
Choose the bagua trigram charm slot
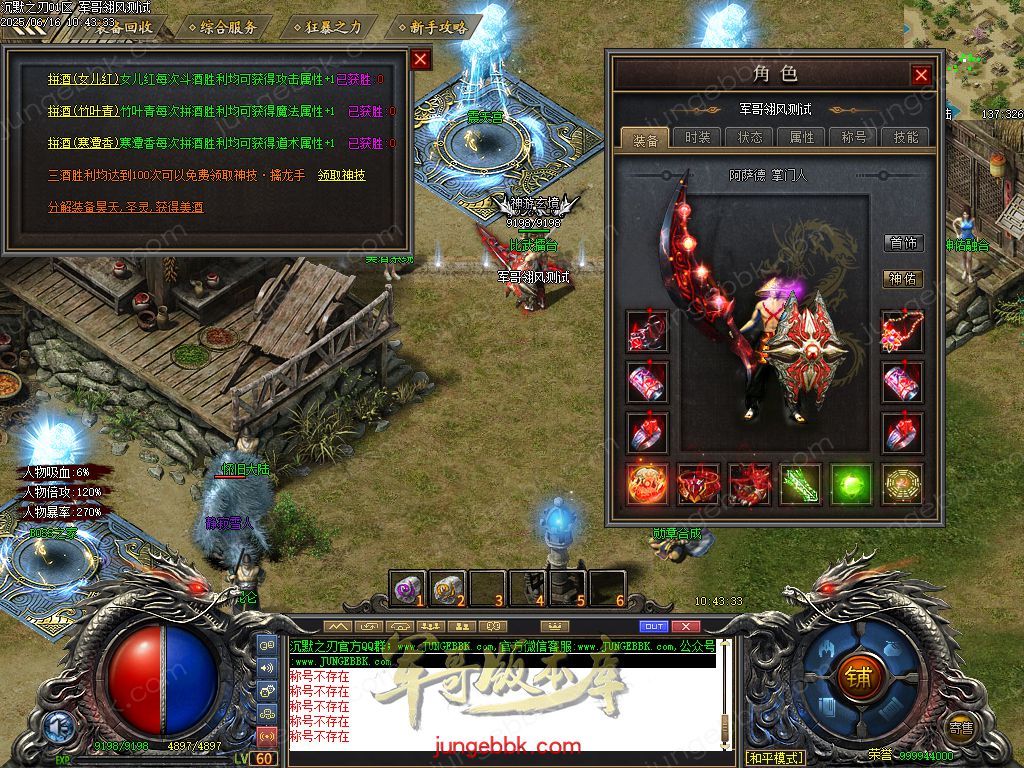[902, 484]
